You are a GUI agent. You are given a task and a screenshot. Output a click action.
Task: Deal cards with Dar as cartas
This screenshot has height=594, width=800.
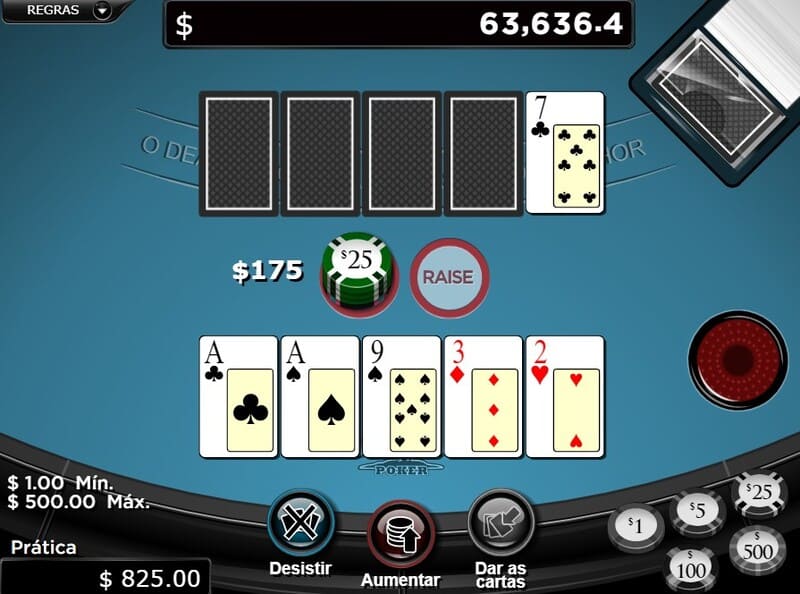[x=500, y=524]
